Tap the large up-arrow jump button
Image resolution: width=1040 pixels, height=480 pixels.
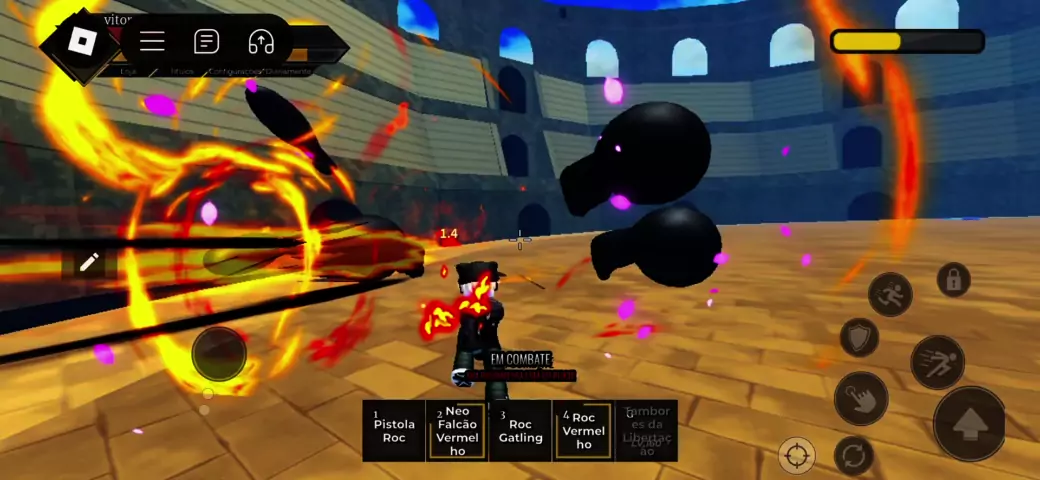tap(970, 424)
